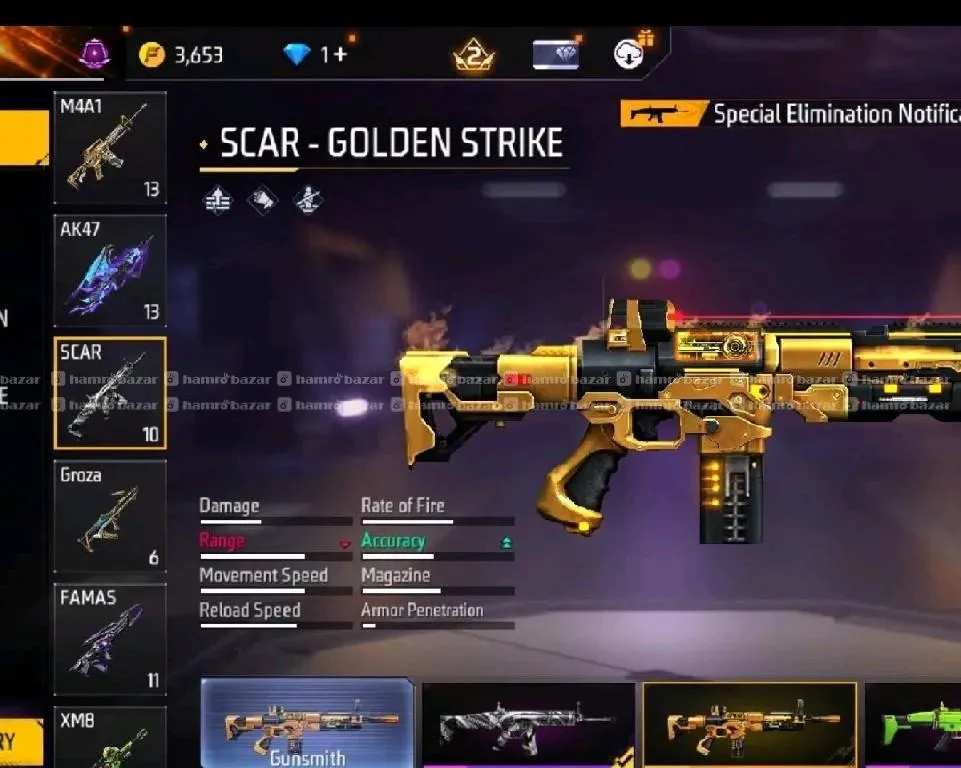
Task: Open the gold crown rank icon
Action: tap(473, 55)
